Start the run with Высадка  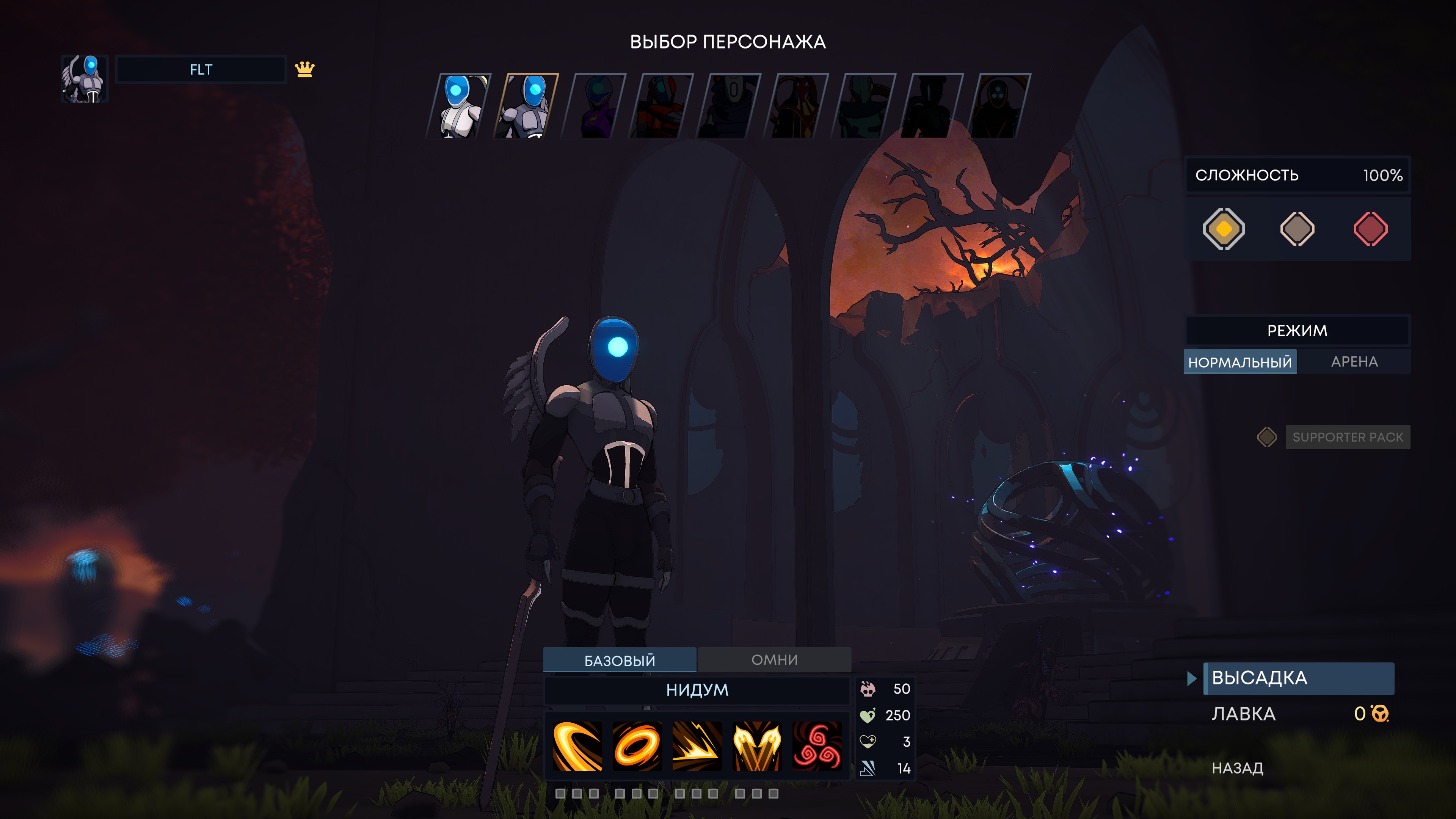pyautogui.click(x=1298, y=678)
